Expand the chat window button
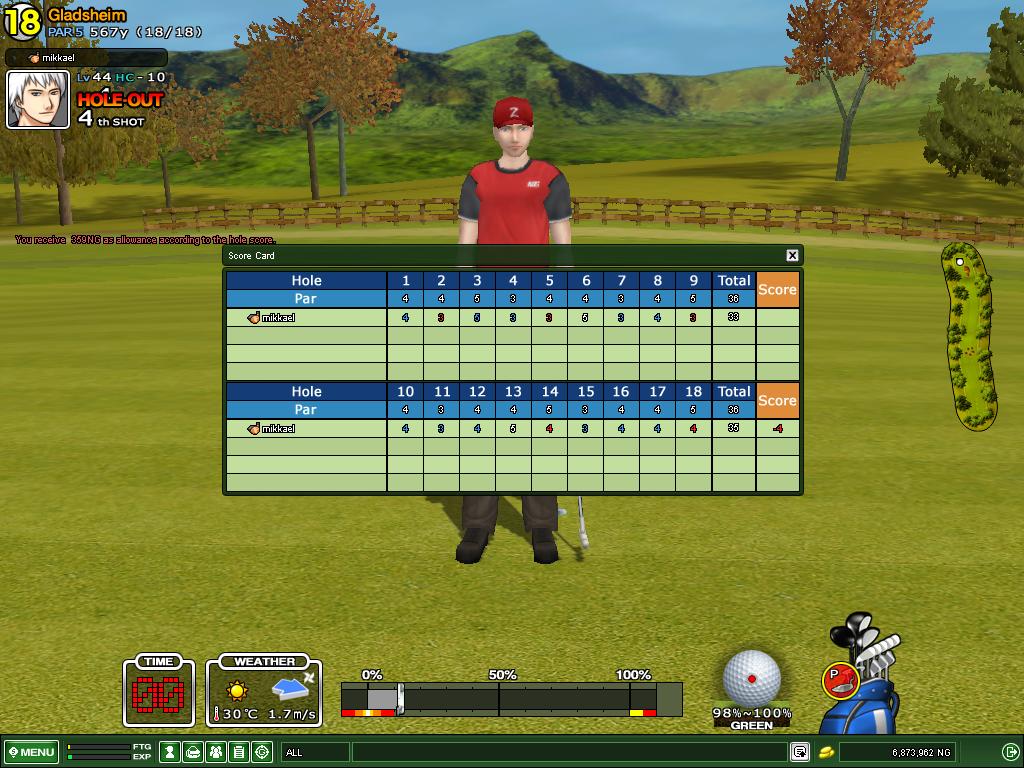Viewport: 1024px width, 768px height. pos(800,752)
